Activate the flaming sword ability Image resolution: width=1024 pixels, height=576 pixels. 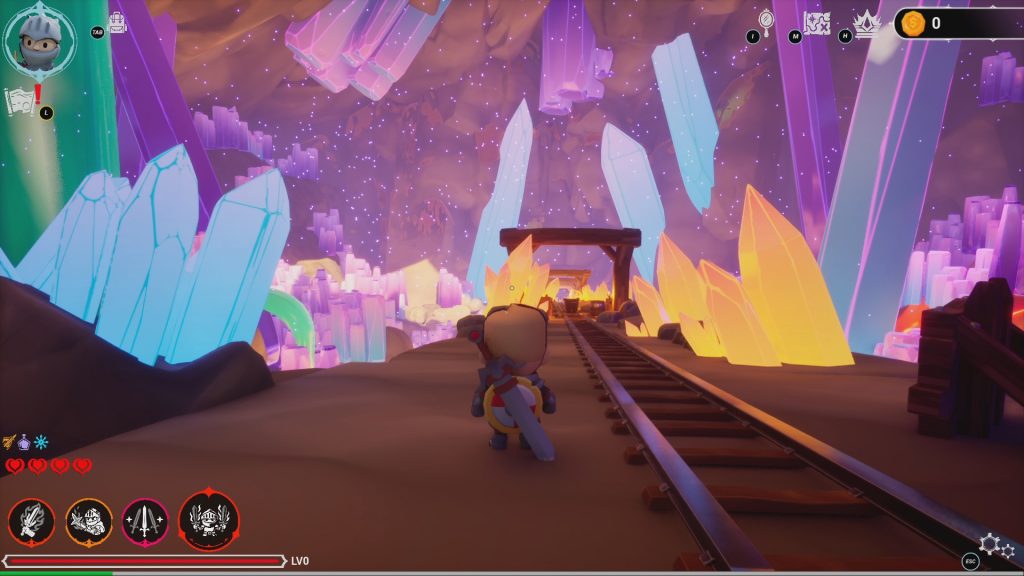31,521
